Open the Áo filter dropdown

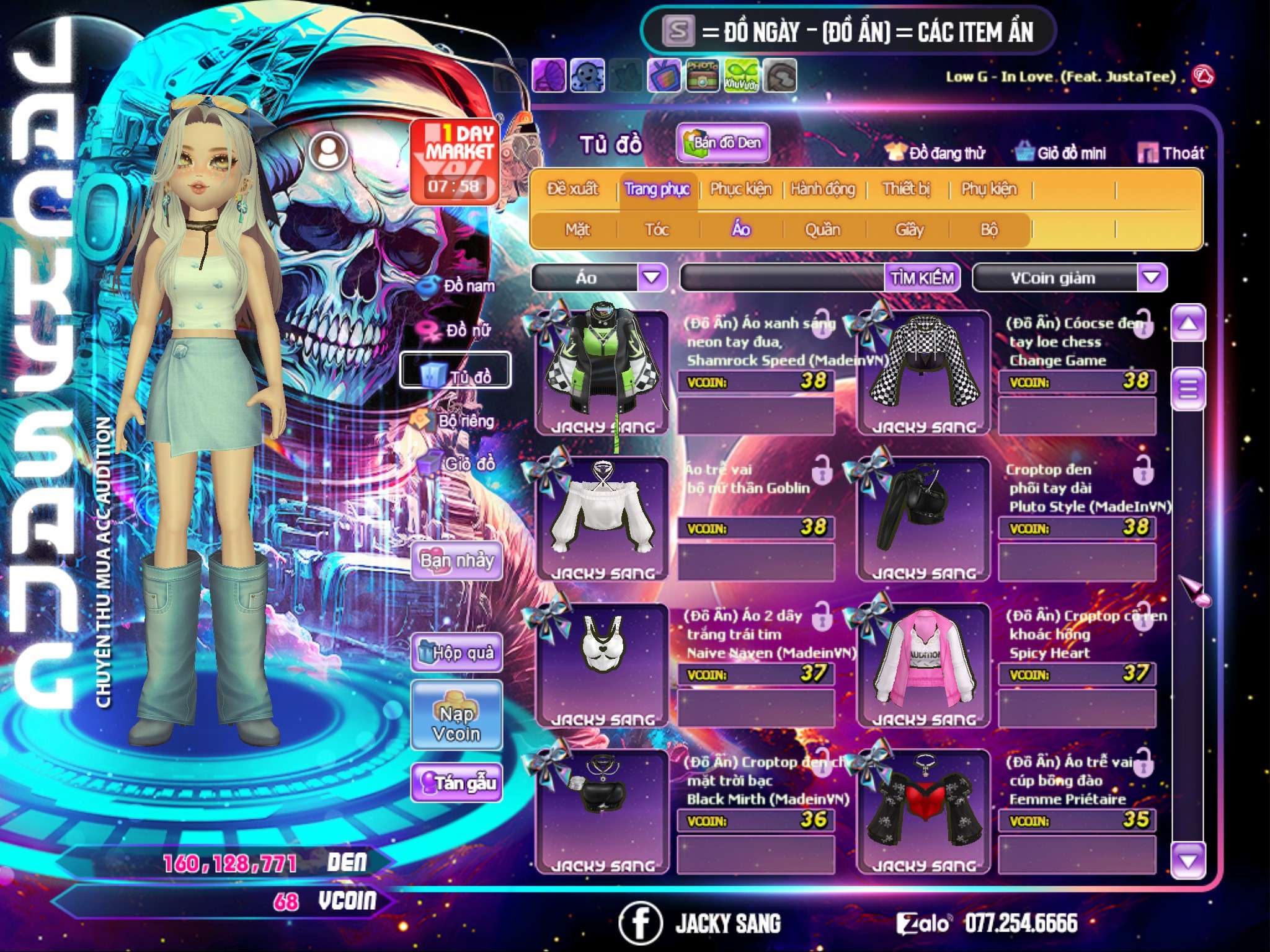[652, 278]
